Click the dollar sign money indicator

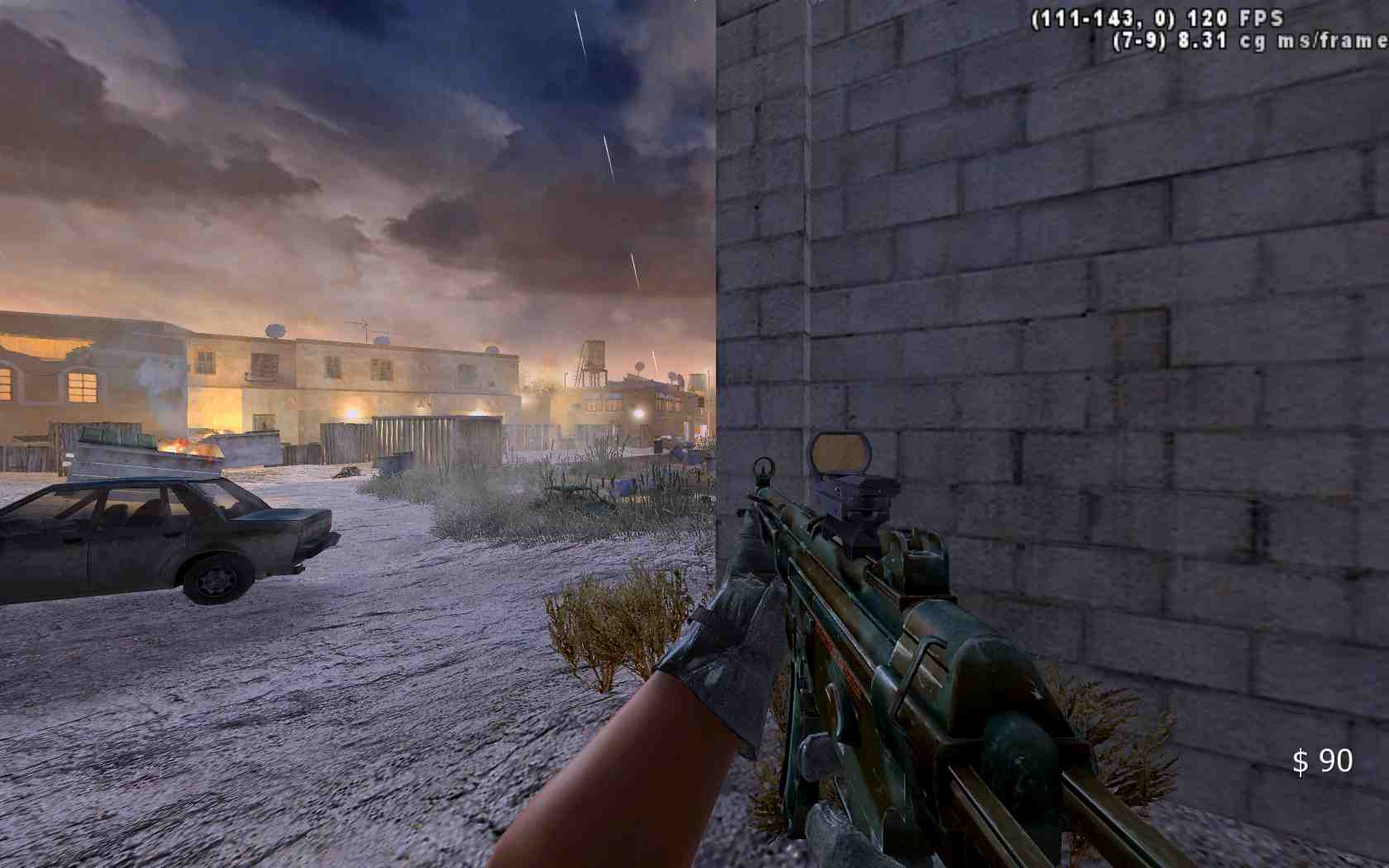coord(1300,762)
